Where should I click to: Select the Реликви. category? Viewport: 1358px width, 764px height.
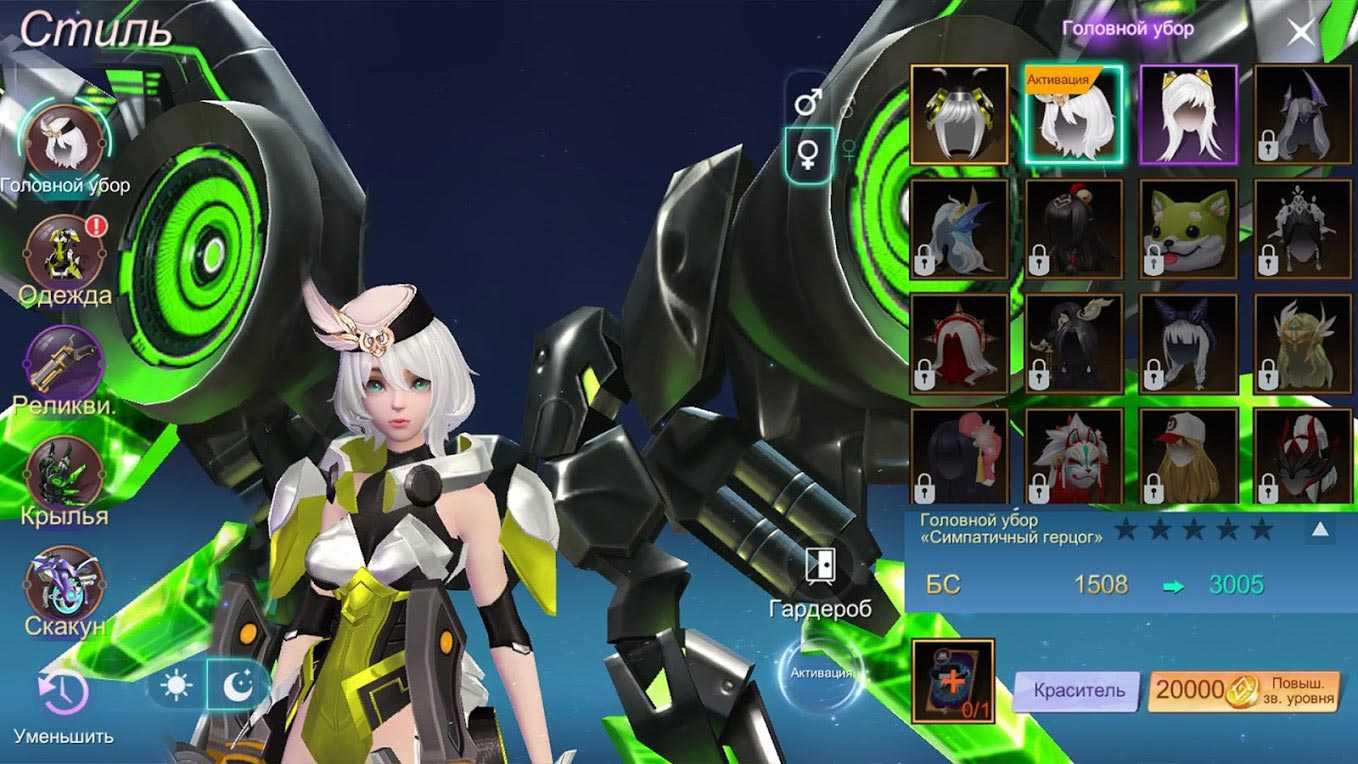65,362
